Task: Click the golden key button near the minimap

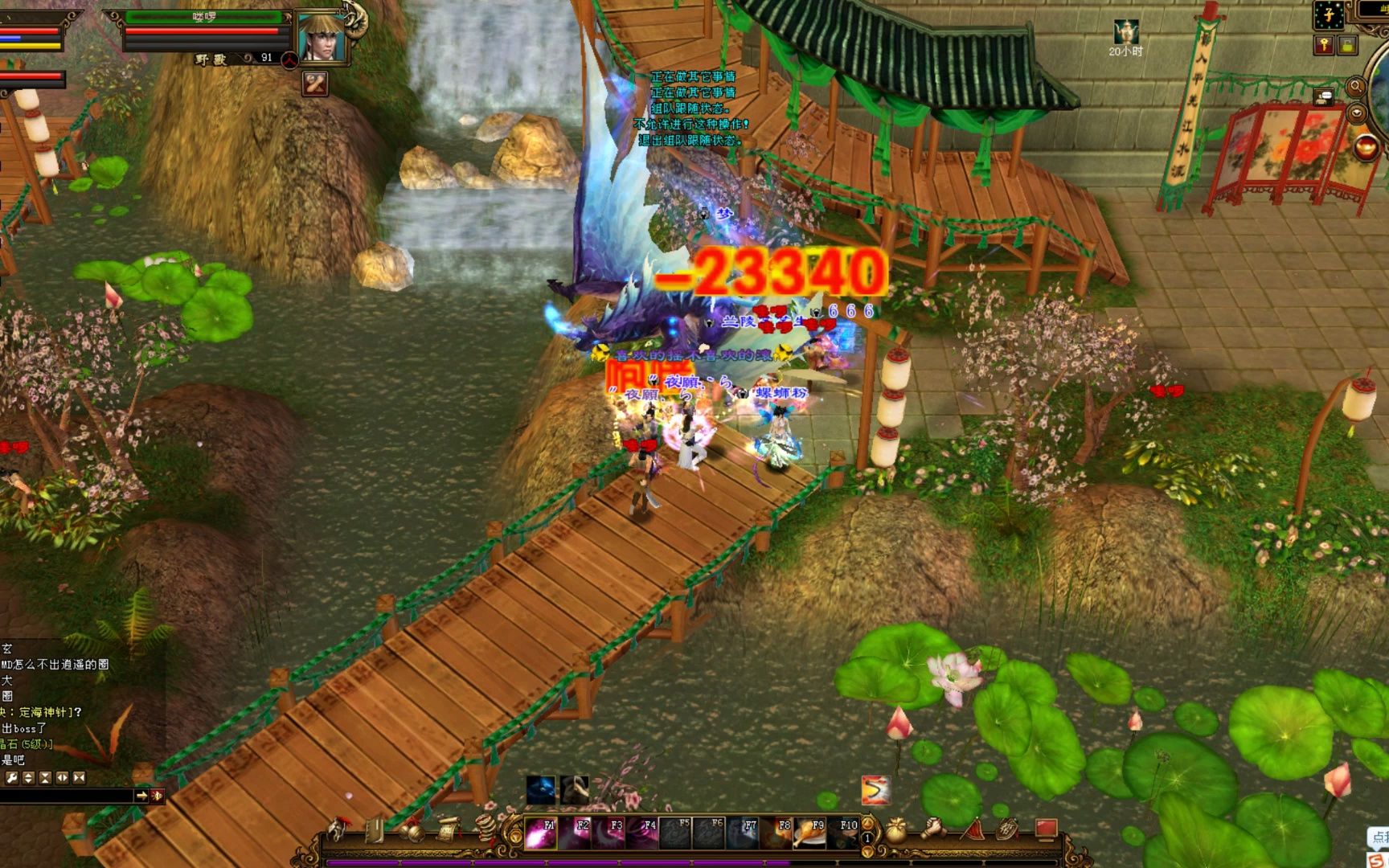Action: [x=1324, y=45]
